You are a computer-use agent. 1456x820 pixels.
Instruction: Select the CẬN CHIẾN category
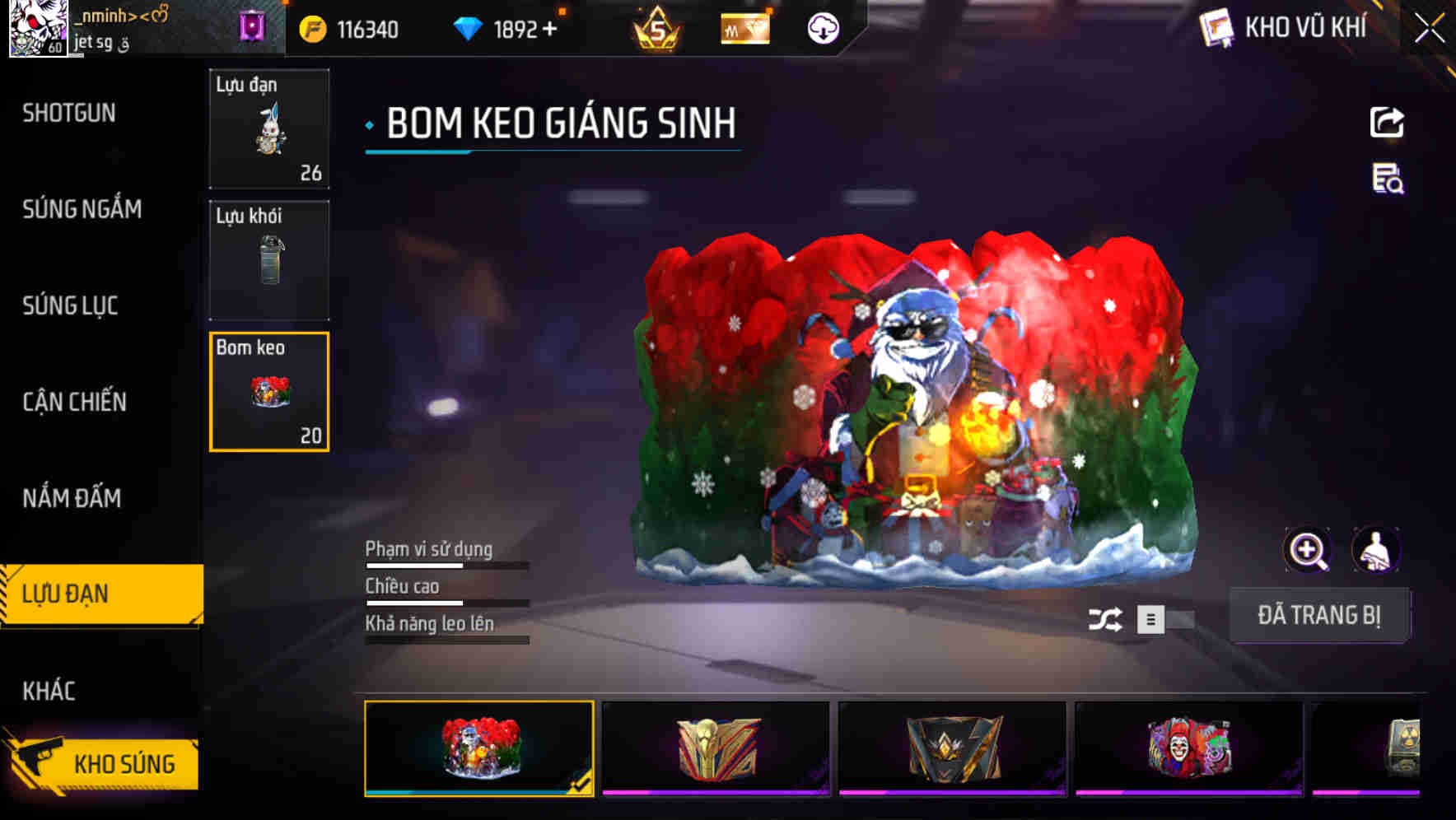[74, 403]
